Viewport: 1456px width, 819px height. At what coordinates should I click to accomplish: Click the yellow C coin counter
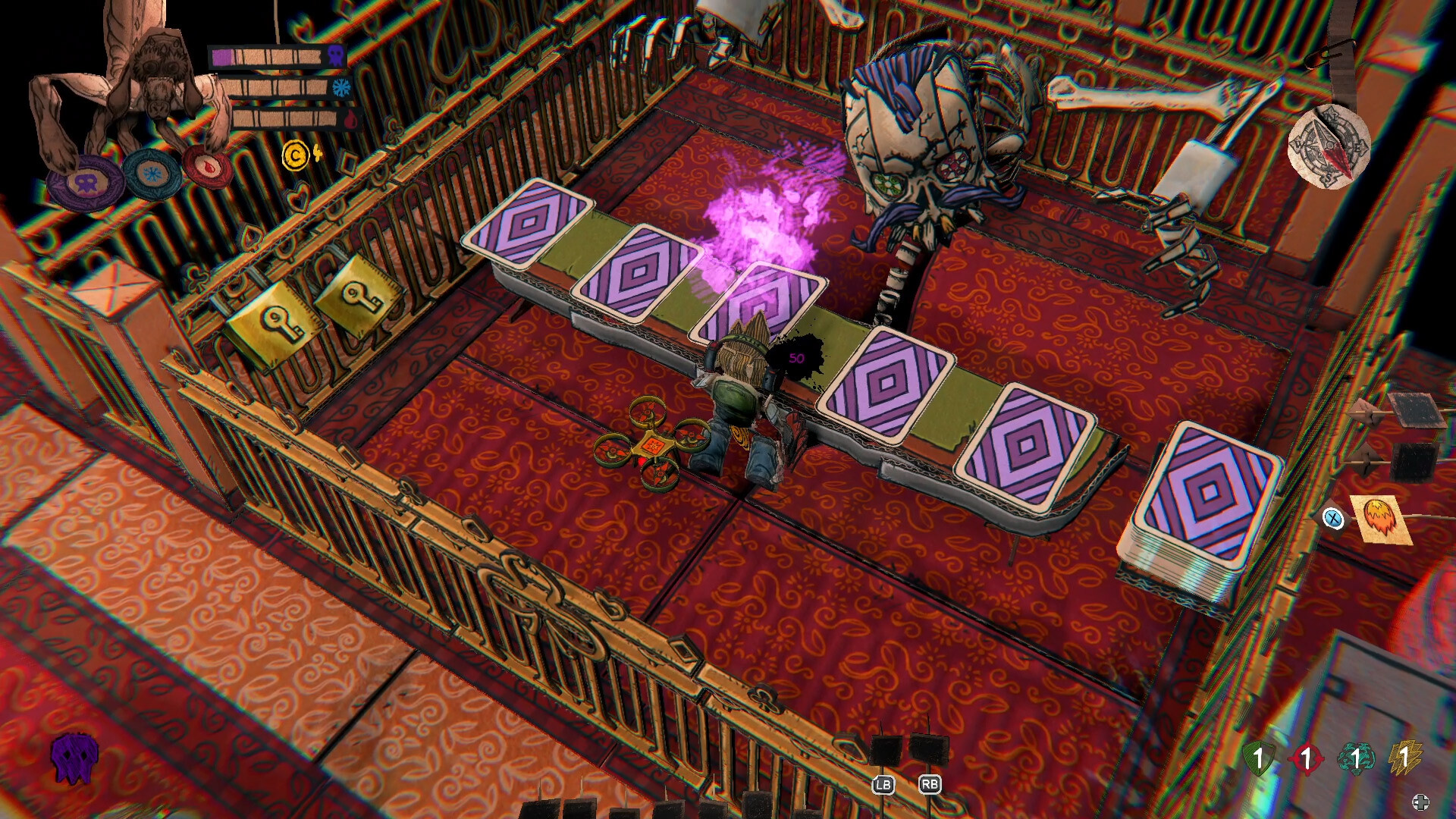(x=296, y=155)
